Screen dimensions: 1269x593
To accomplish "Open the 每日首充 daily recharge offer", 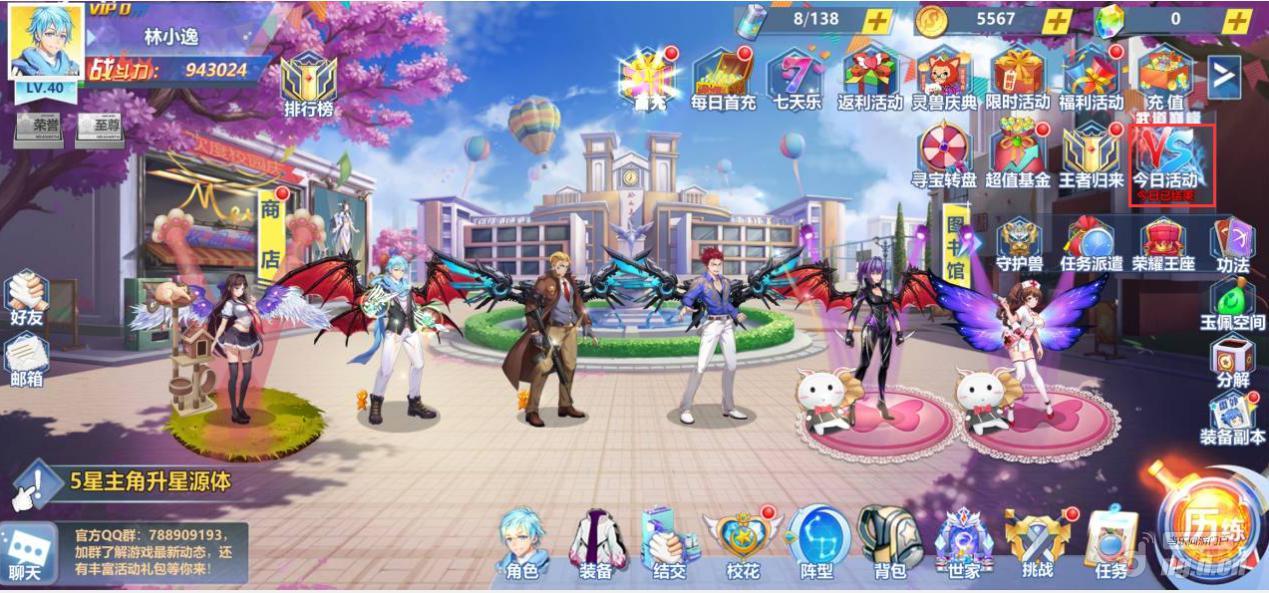I will [x=724, y=78].
